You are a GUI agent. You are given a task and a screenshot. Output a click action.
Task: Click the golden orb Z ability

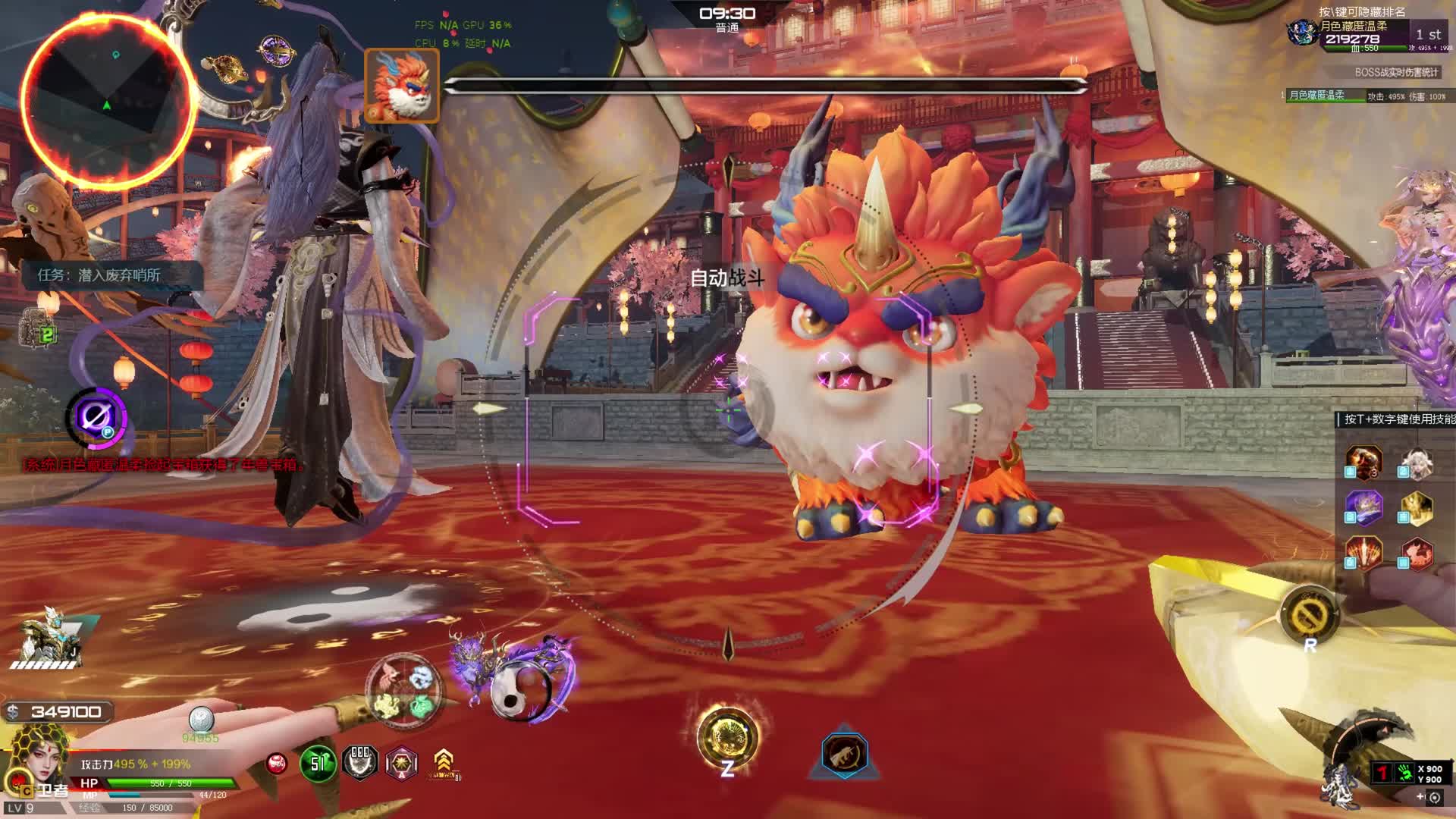(727, 738)
